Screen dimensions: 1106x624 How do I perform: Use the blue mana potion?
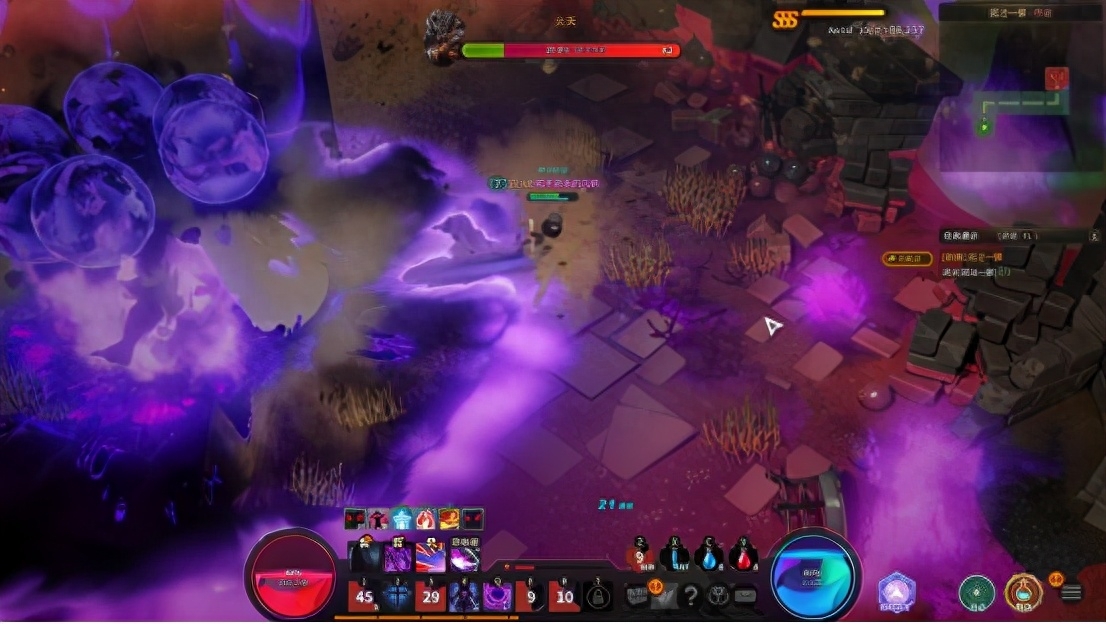[709, 557]
